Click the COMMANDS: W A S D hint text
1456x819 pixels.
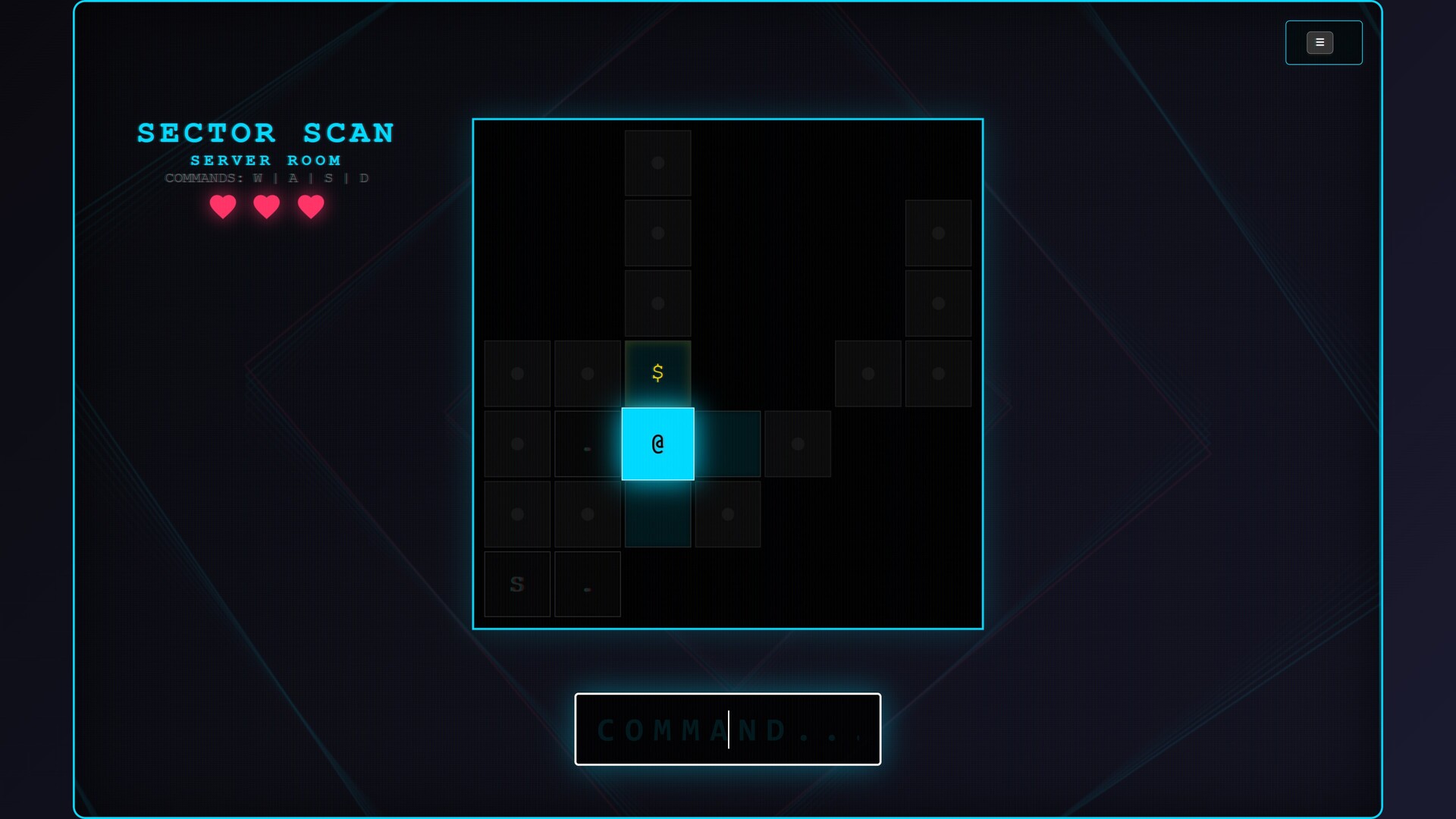click(x=266, y=178)
